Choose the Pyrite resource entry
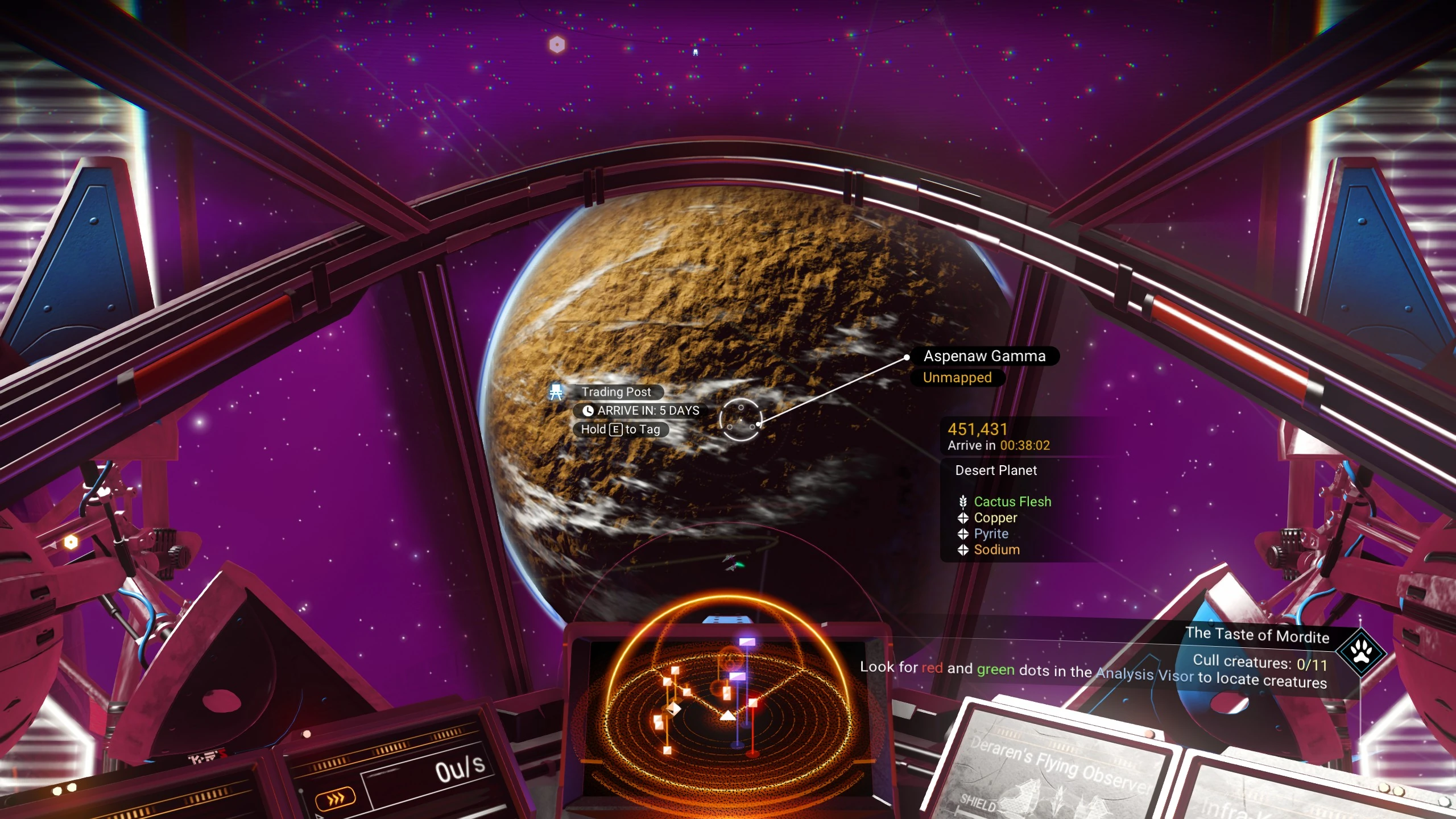The width and height of the screenshot is (1456, 819). click(x=991, y=533)
